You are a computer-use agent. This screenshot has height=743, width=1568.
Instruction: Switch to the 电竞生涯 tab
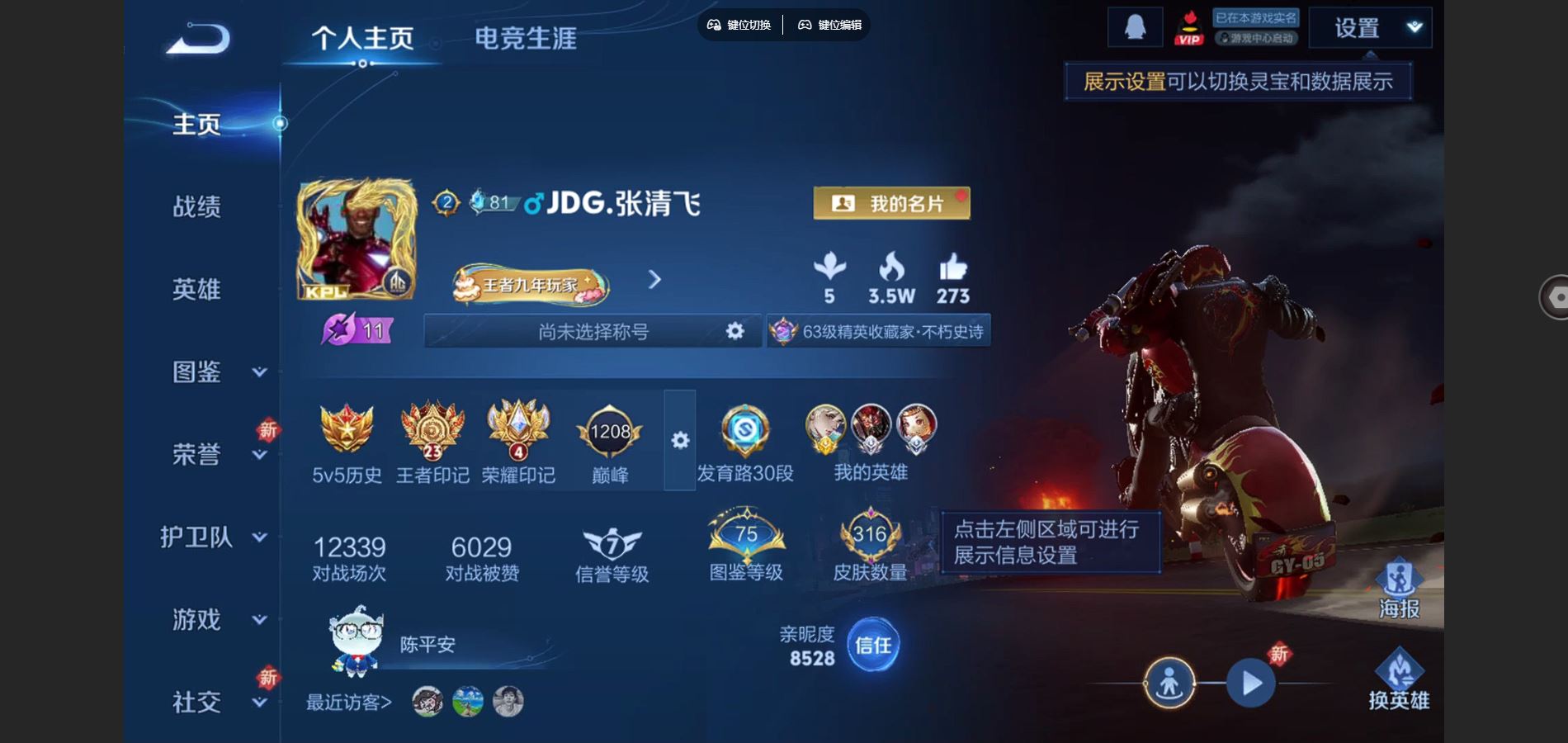(527, 37)
